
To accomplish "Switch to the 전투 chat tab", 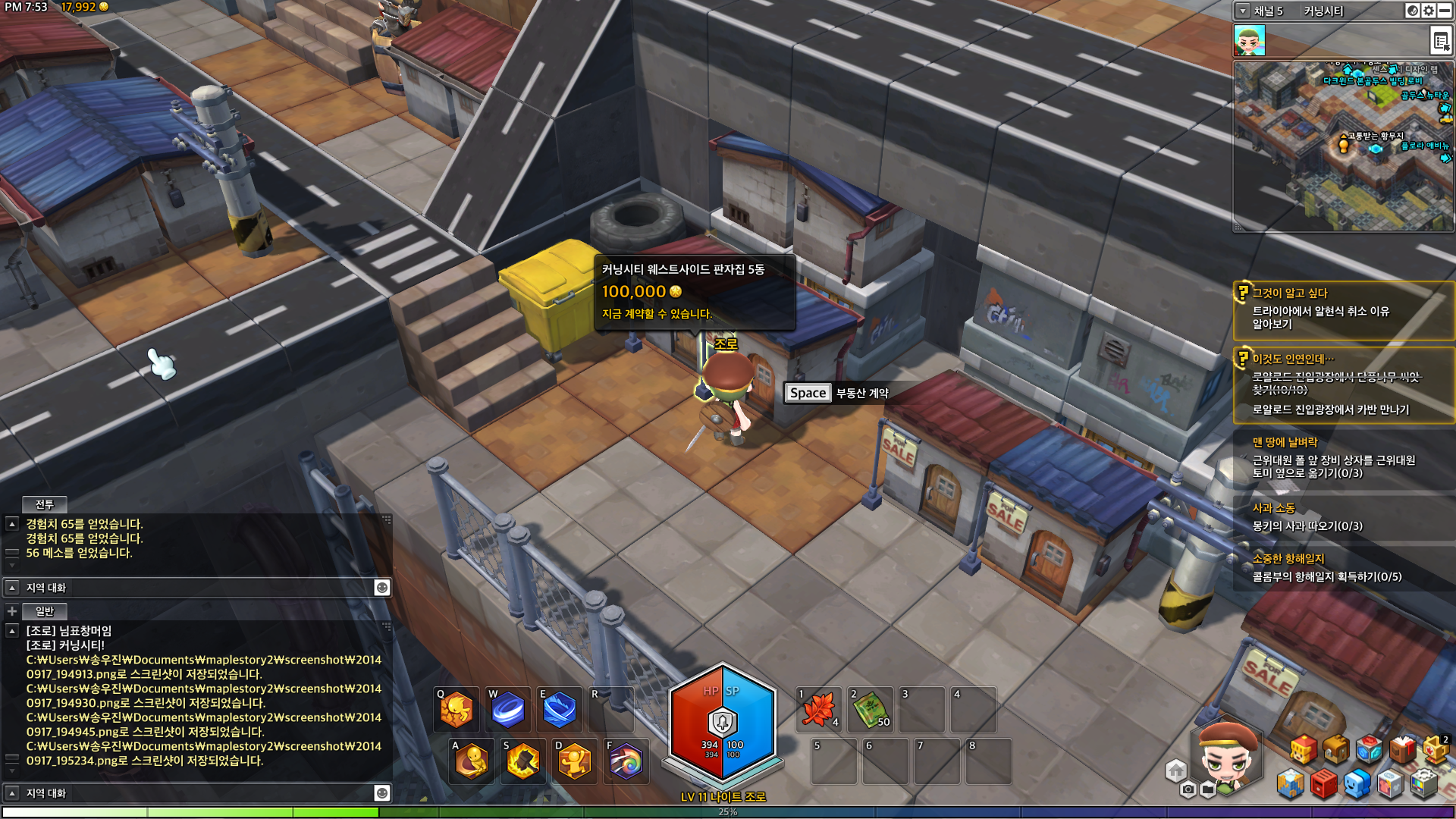I will pos(45,504).
